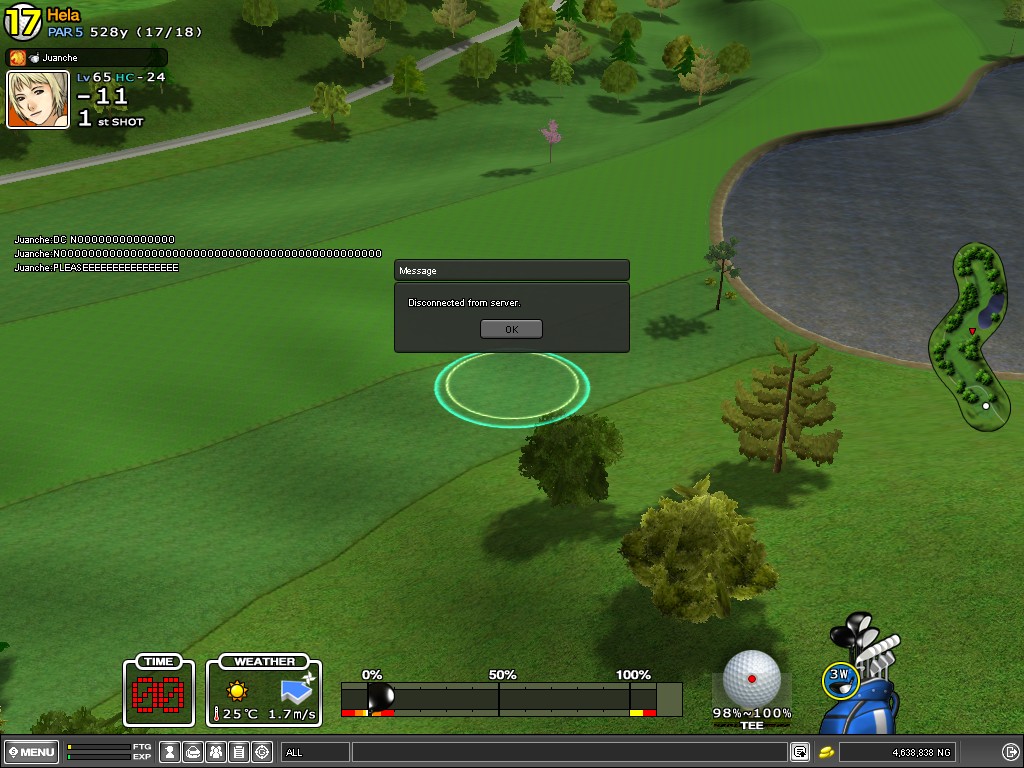The height and width of the screenshot is (768, 1024).
Task: Open the WEATHER wind panel
Action: pyautogui.click(x=265, y=691)
